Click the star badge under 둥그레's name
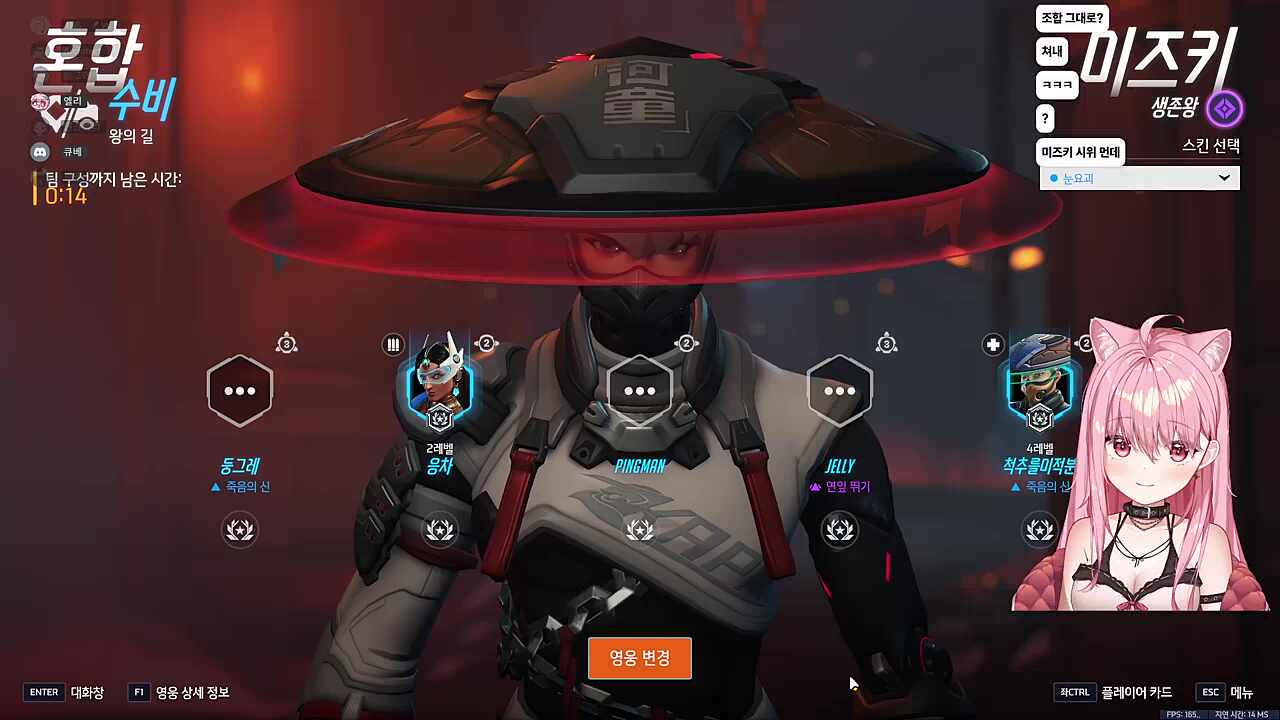 240,529
